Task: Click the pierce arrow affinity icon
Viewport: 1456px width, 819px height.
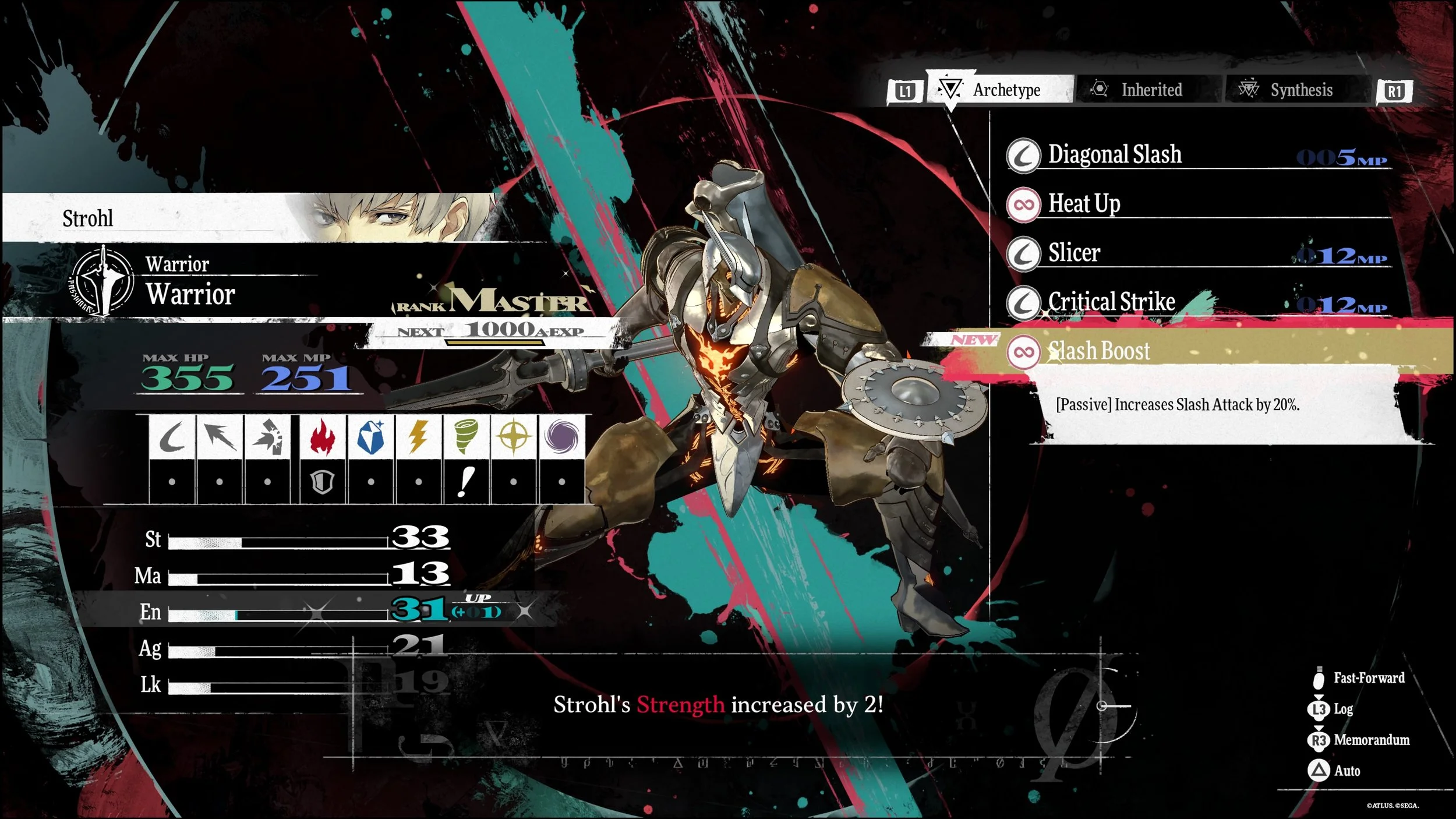Action: [220, 437]
